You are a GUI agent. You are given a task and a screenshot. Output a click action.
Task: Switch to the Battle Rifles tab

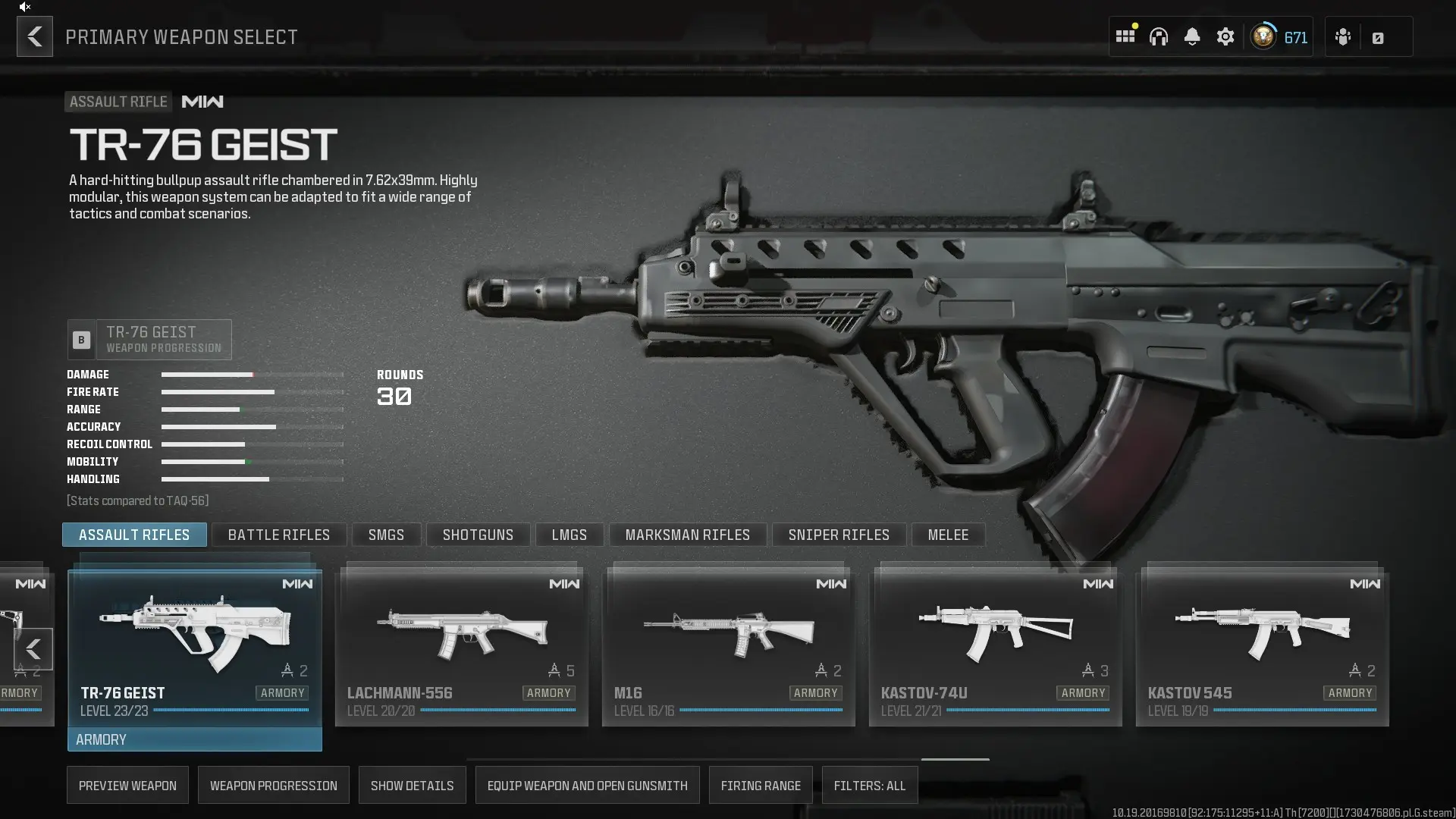tap(279, 535)
